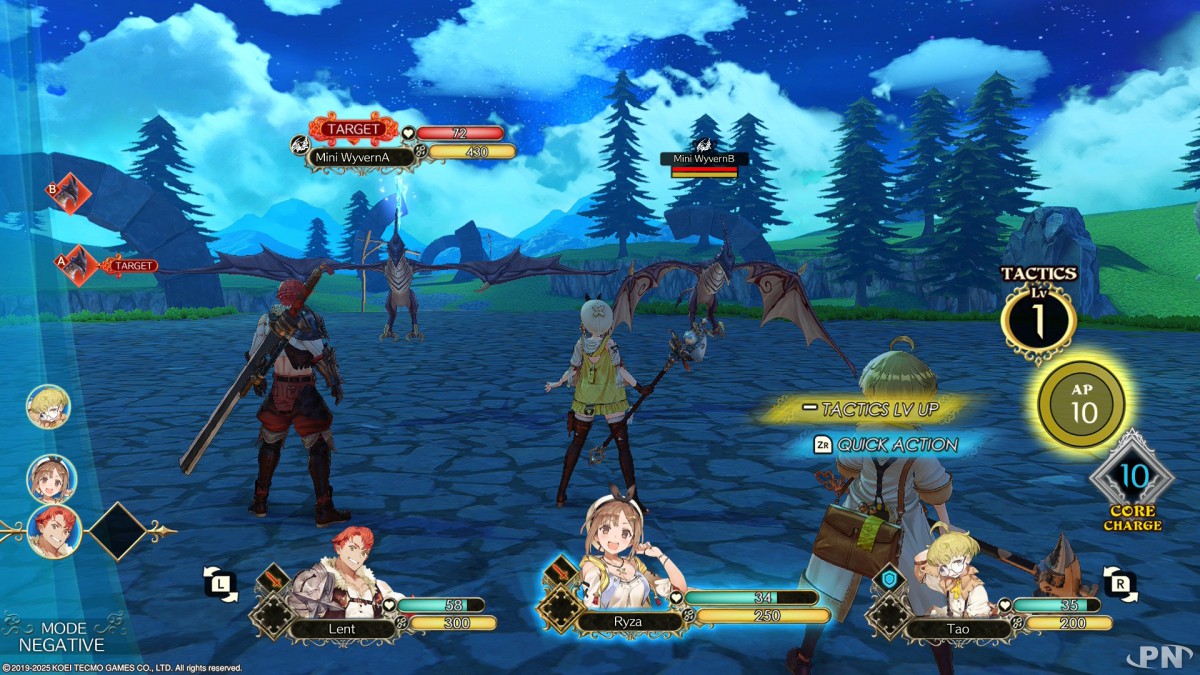This screenshot has height=675, width=1200.
Task: Open the Core Charge diamond icon
Action: pyautogui.click(x=1132, y=477)
